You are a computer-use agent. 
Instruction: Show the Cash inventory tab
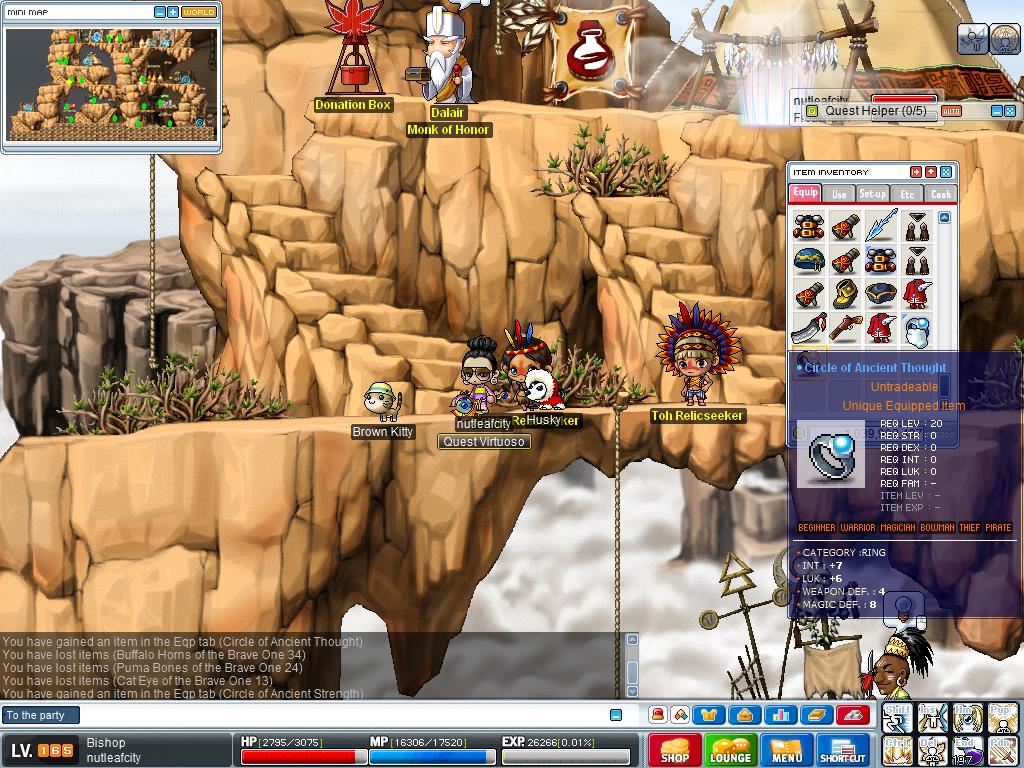pyautogui.click(x=940, y=193)
